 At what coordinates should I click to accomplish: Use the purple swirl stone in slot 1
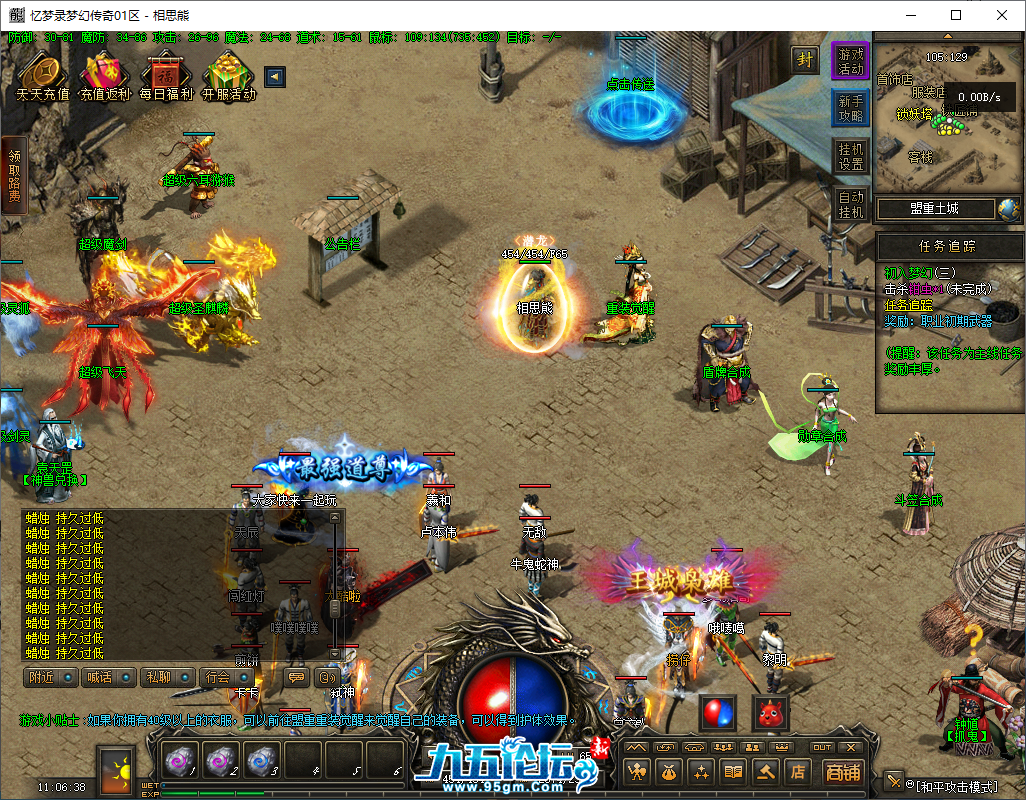tap(178, 761)
